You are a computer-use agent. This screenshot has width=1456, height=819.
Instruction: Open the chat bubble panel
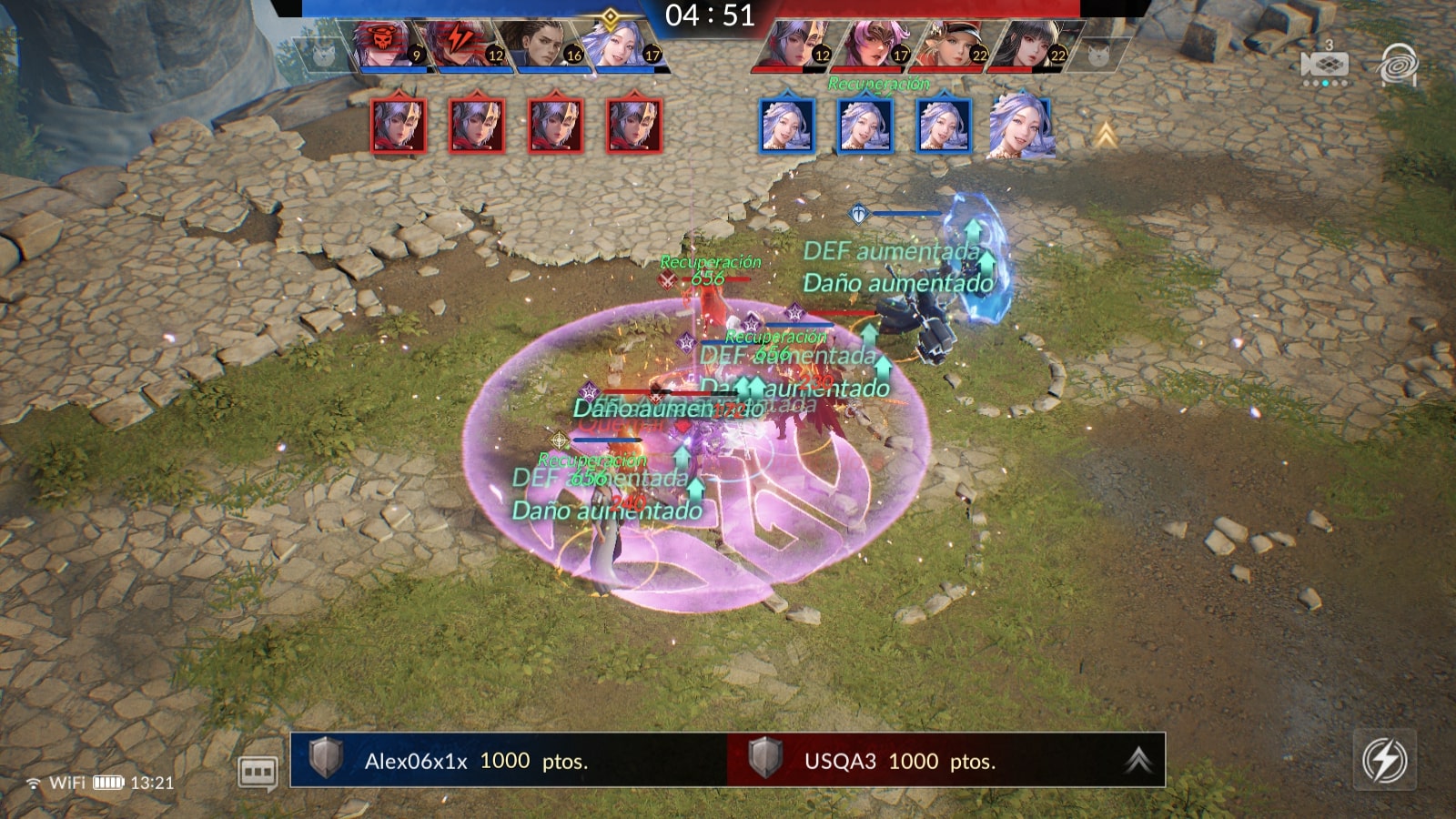tap(258, 773)
